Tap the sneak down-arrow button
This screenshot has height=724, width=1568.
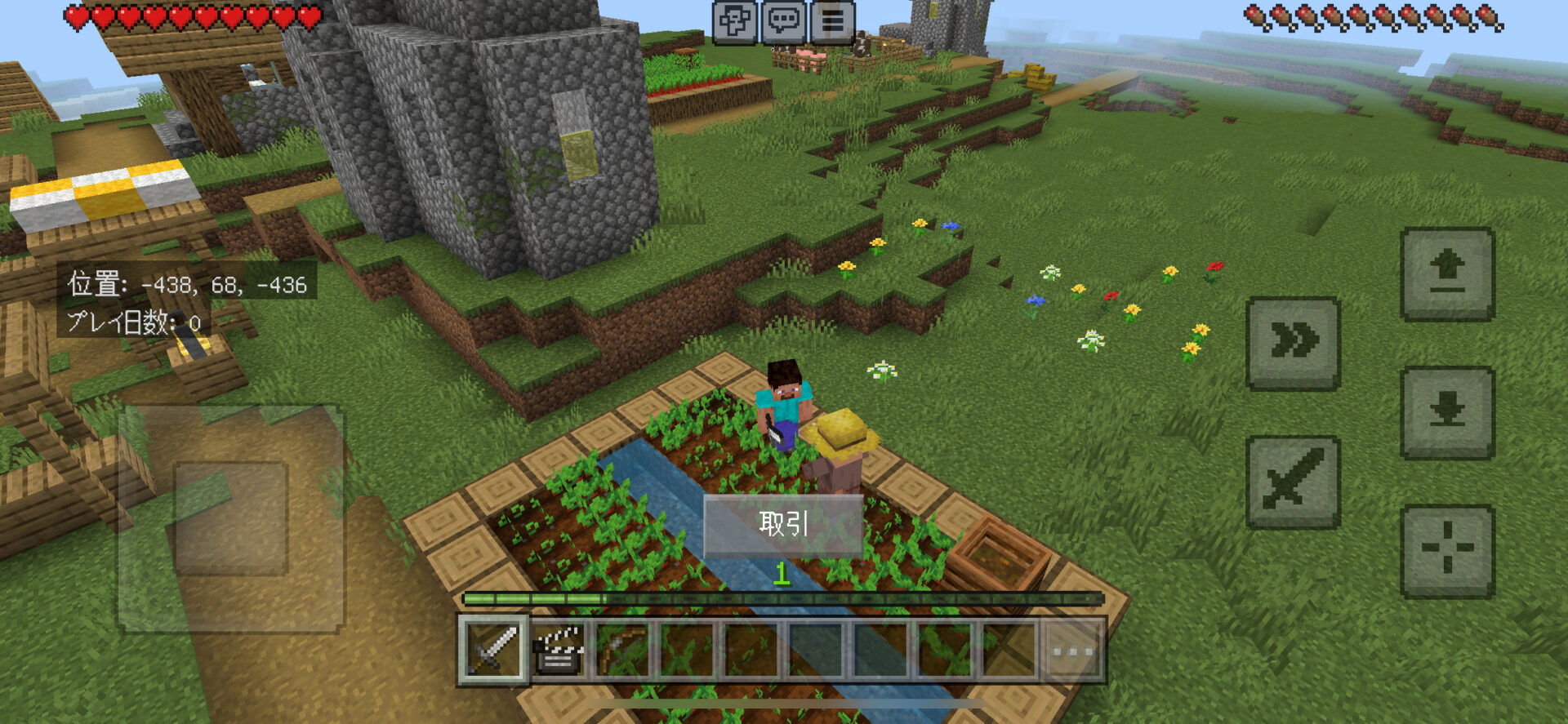tap(1447, 412)
